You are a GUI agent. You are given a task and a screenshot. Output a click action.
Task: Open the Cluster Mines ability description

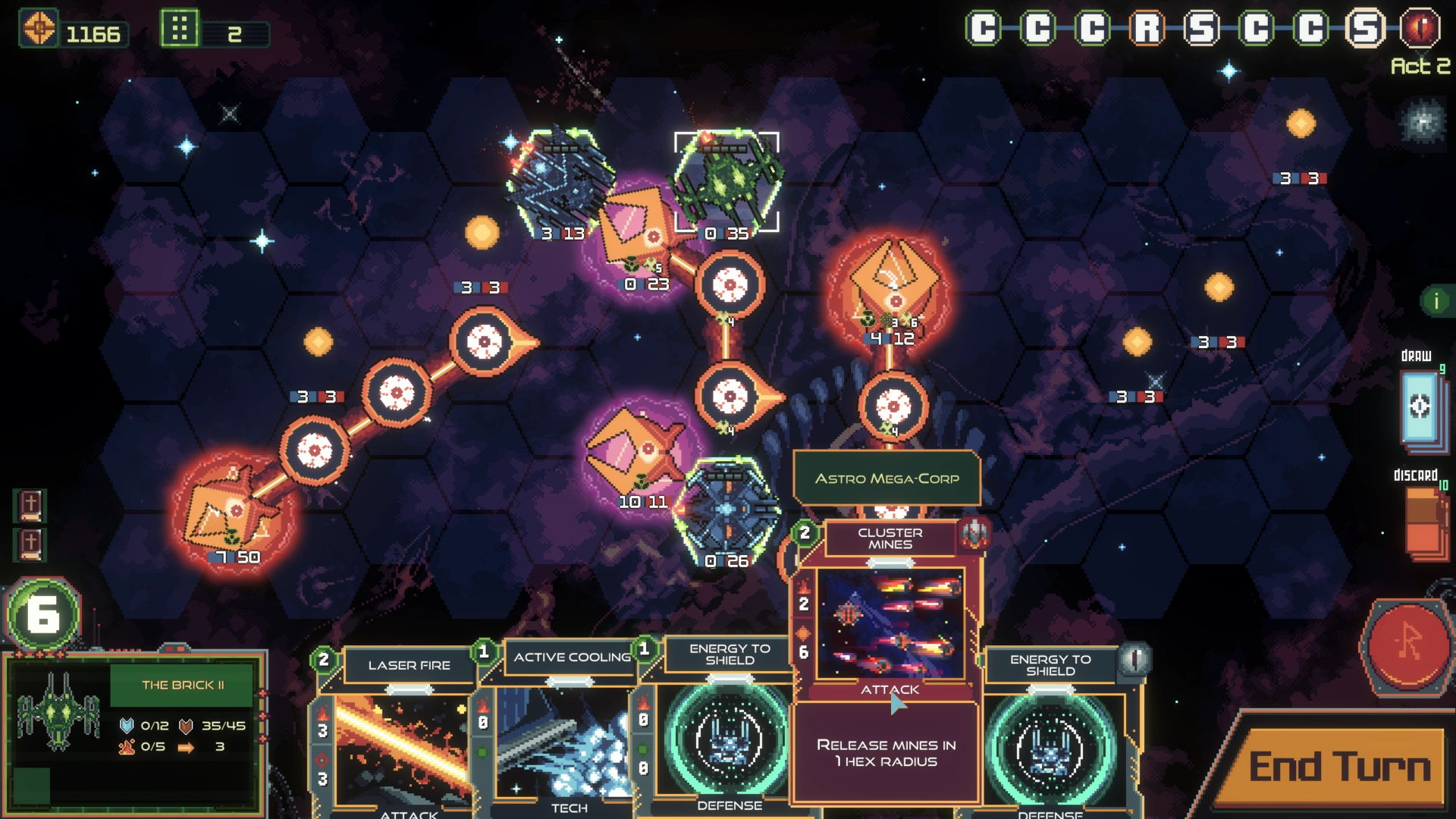887,751
